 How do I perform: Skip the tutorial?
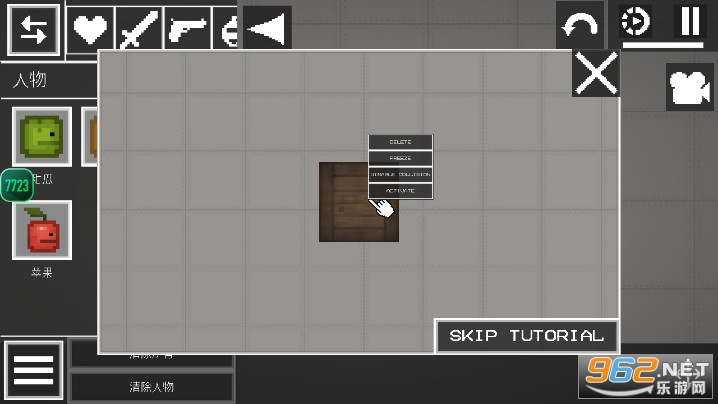526,336
